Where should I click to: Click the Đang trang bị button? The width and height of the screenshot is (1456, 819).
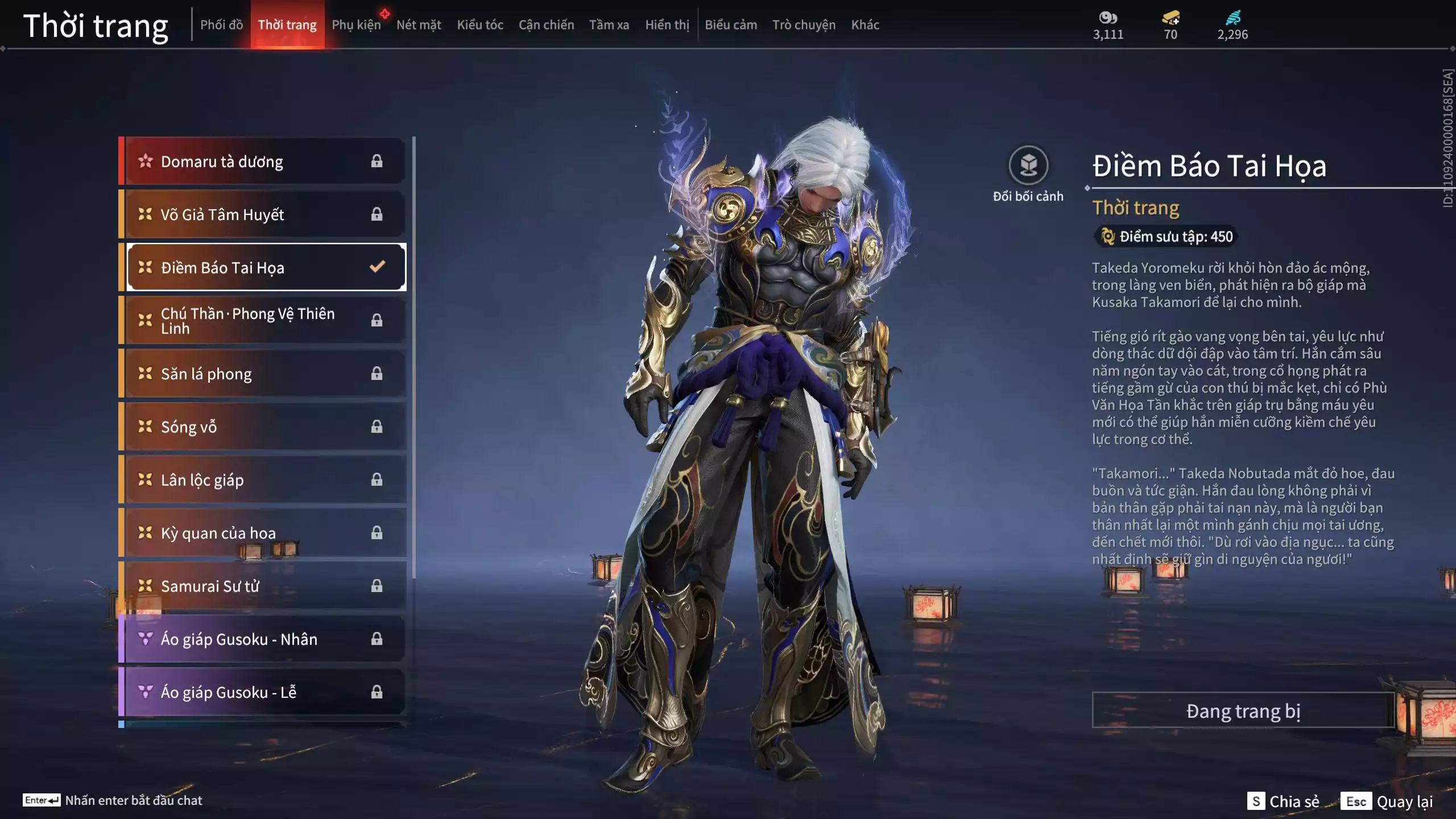coord(1243,711)
